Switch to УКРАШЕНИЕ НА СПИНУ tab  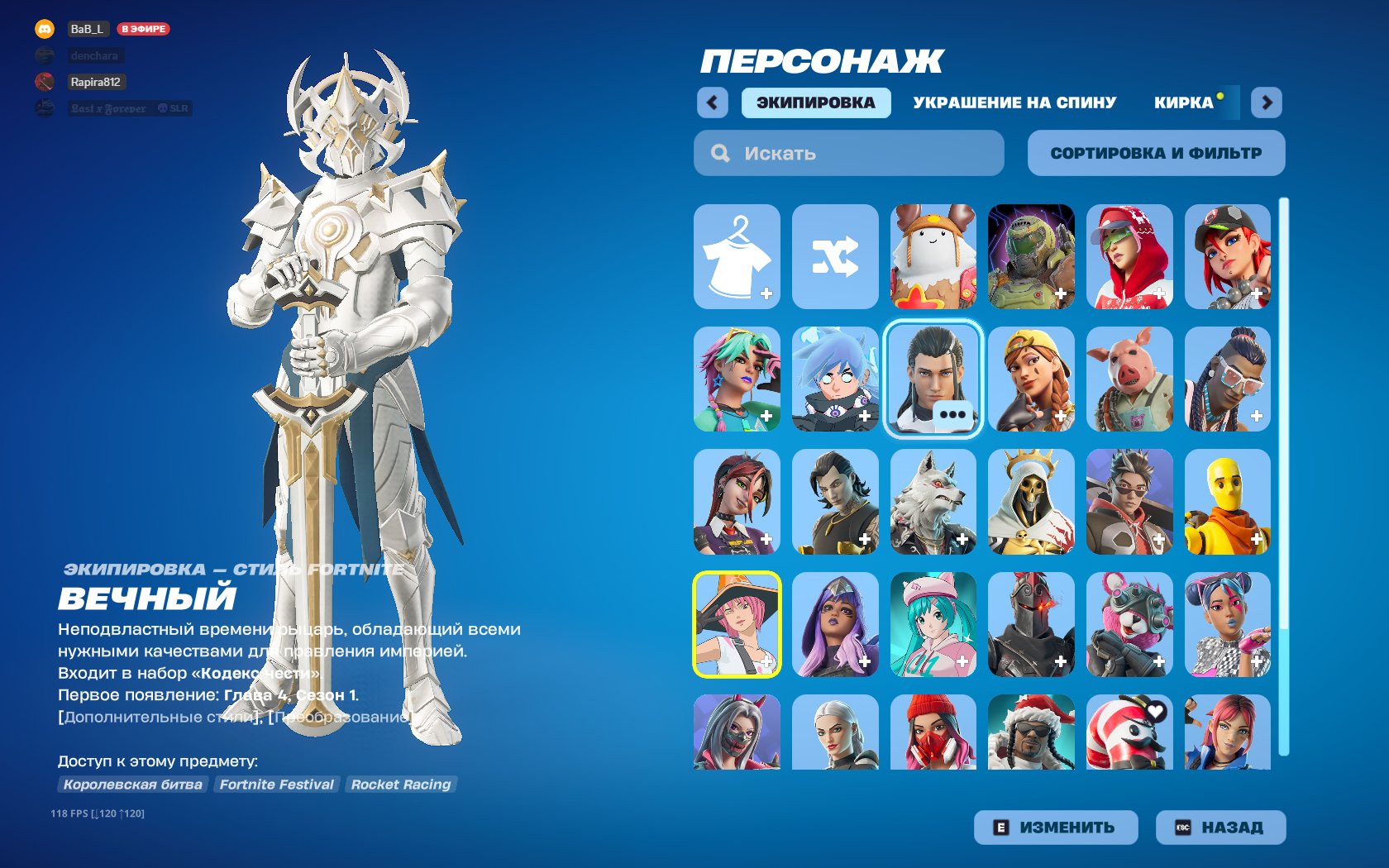pyautogui.click(x=1014, y=102)
